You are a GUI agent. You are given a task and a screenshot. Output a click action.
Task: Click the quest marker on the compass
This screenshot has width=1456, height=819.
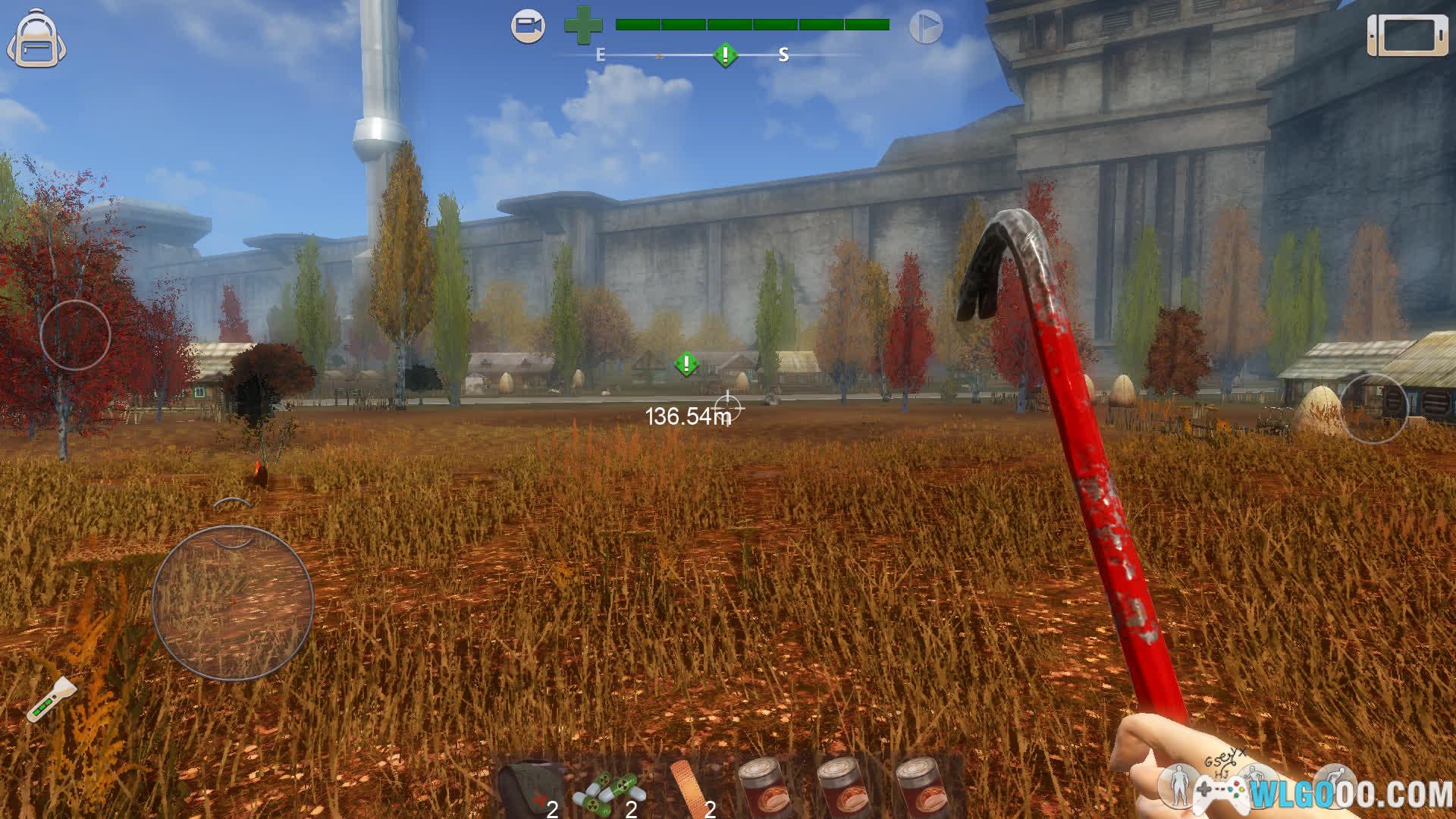point(726,55)
